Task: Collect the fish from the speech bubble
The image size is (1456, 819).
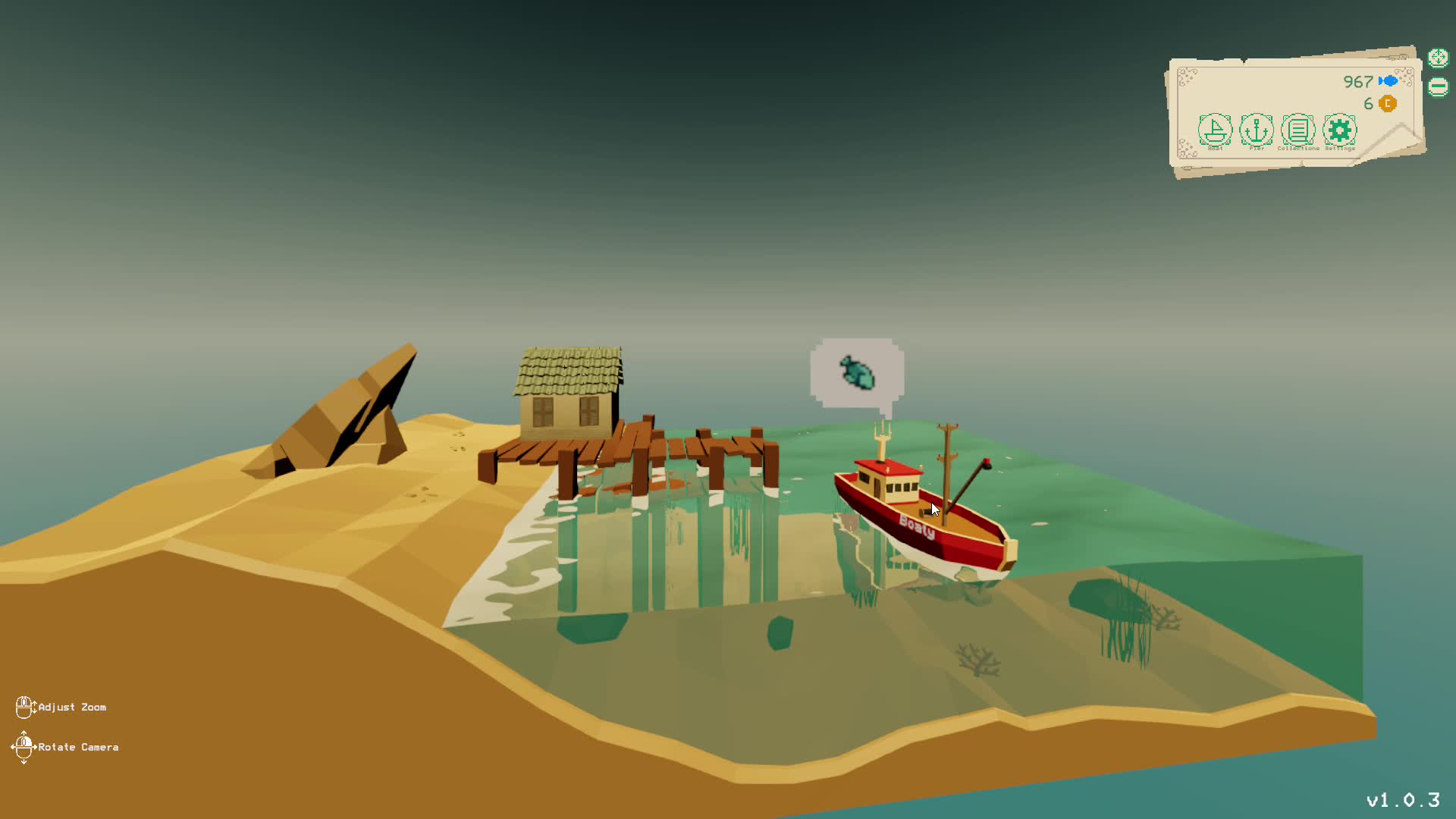Action: click(857, 373)
